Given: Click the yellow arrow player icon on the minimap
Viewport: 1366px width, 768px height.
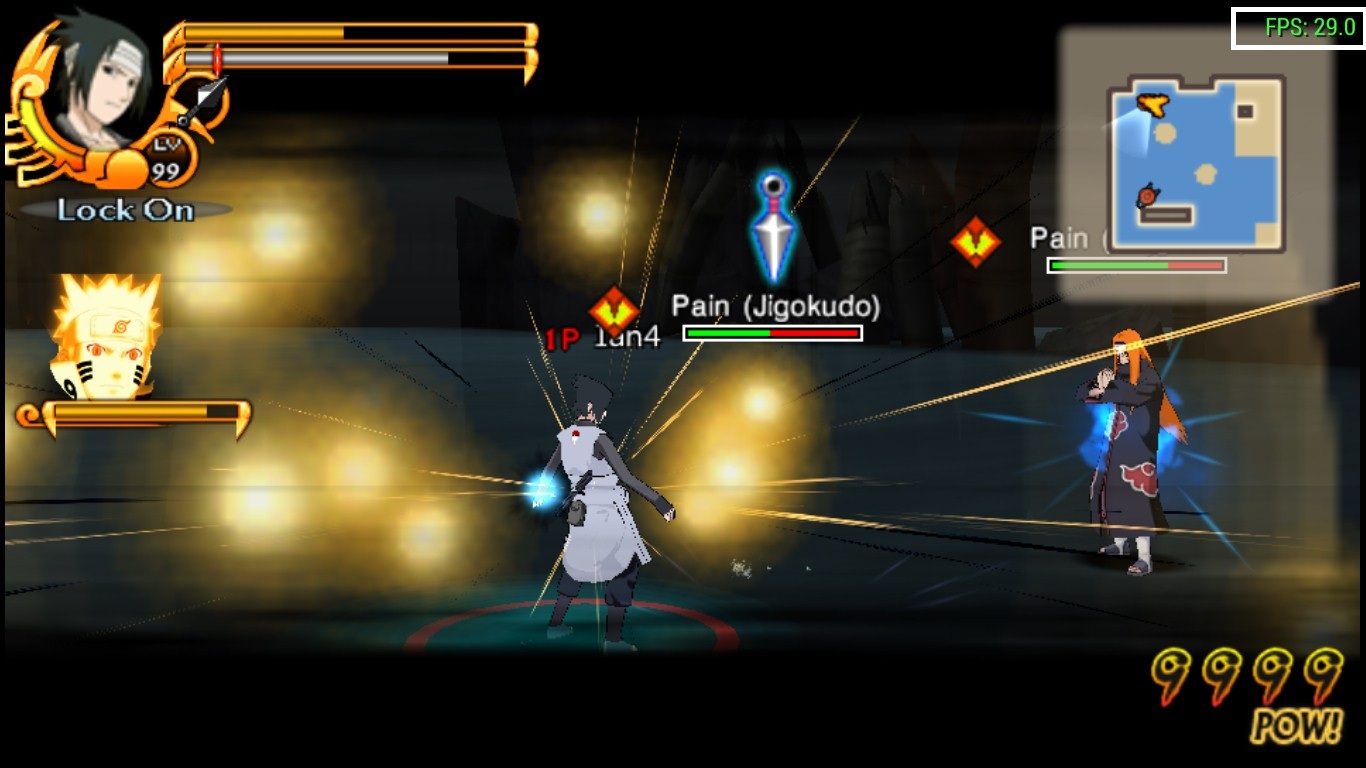Looking at the screenshot, I should point(1154,103).
